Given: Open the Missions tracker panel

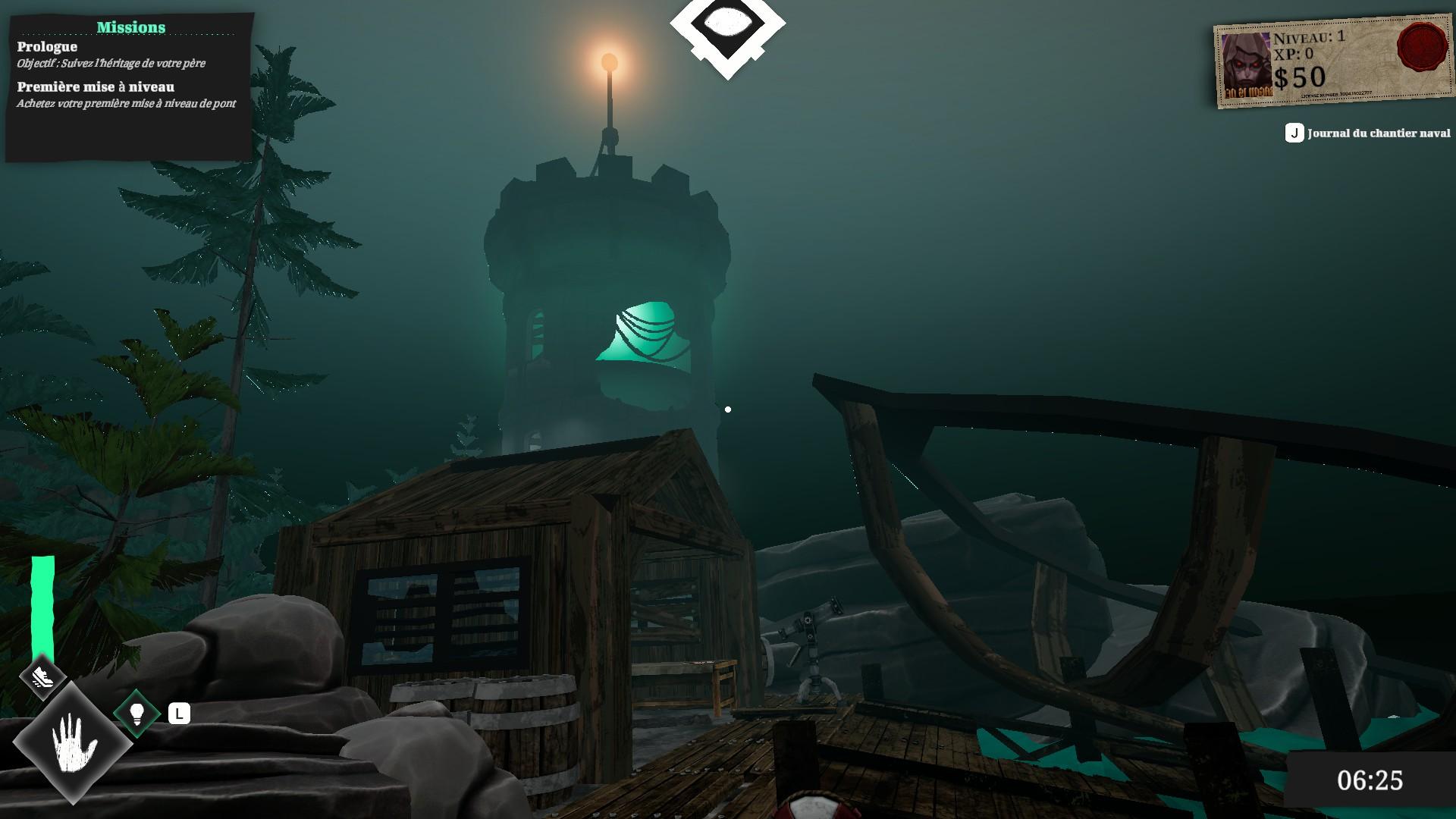Looking at the screenshot, I should click(130, 27).
